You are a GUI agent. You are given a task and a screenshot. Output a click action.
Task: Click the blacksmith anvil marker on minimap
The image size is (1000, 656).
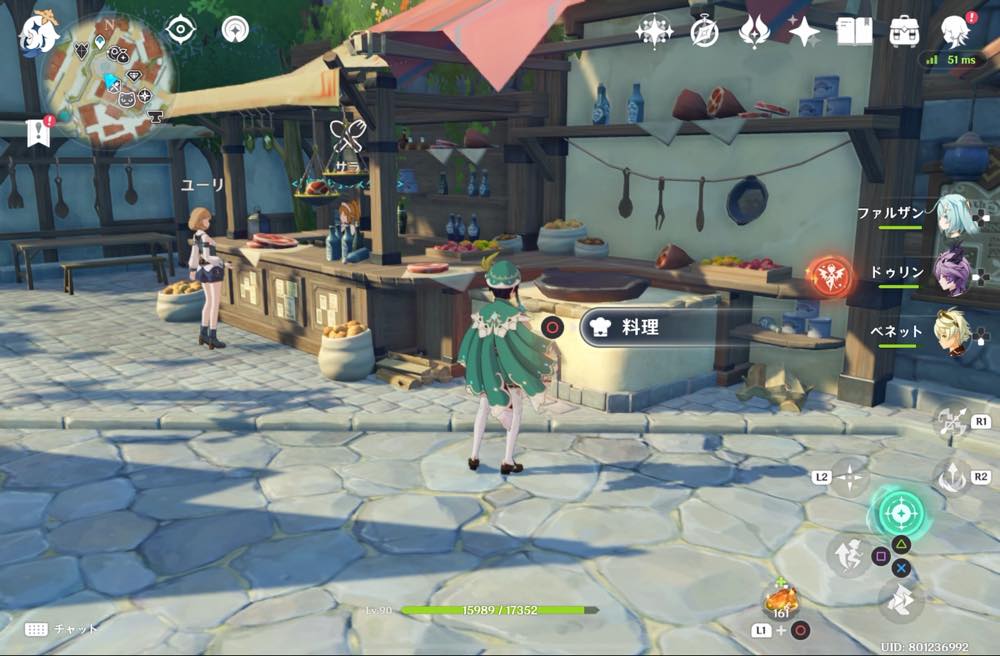coord(155,117)
